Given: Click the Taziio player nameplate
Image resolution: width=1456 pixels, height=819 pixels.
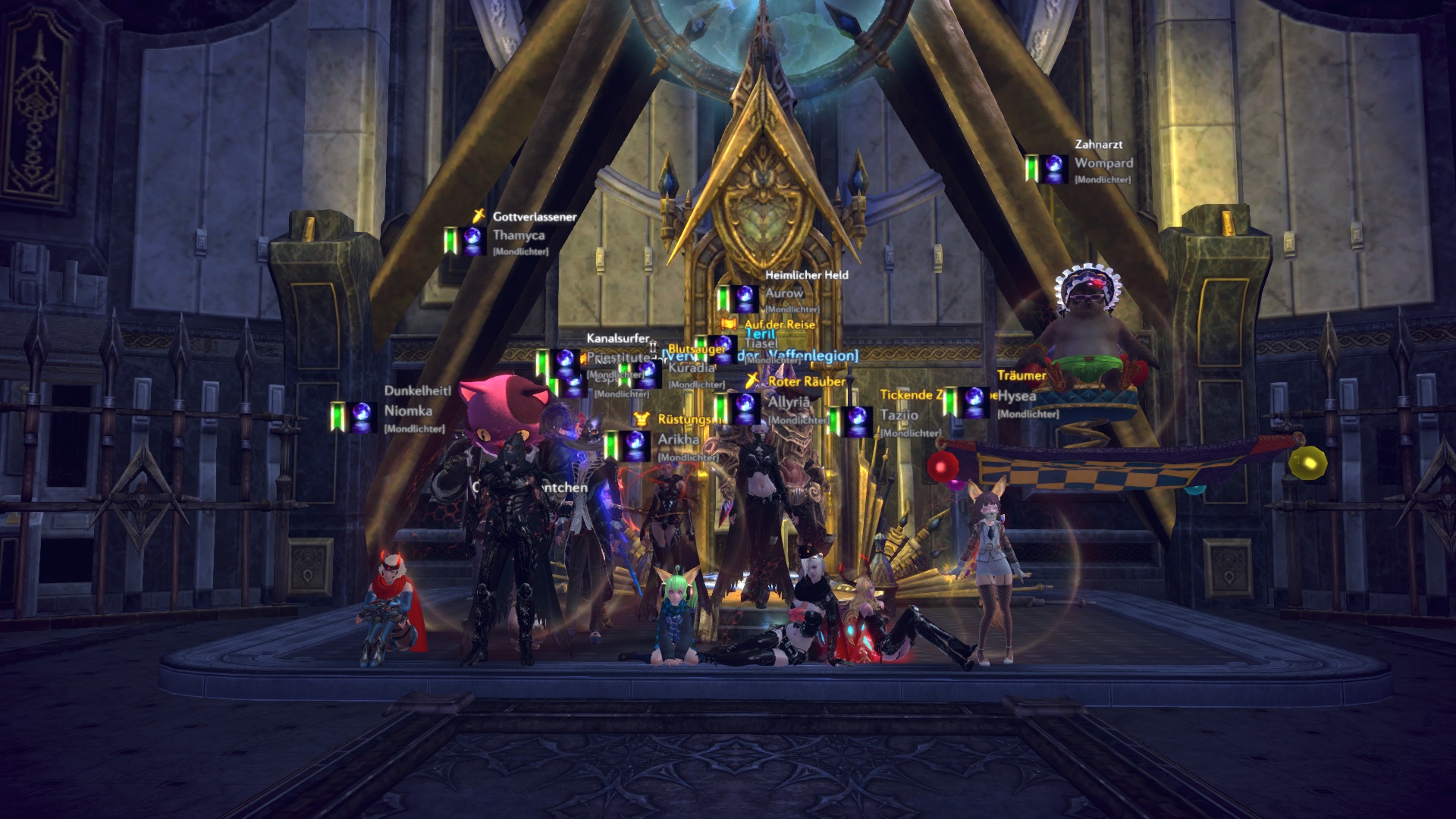Looking at the screenshot, I should [x=899, y=416].
